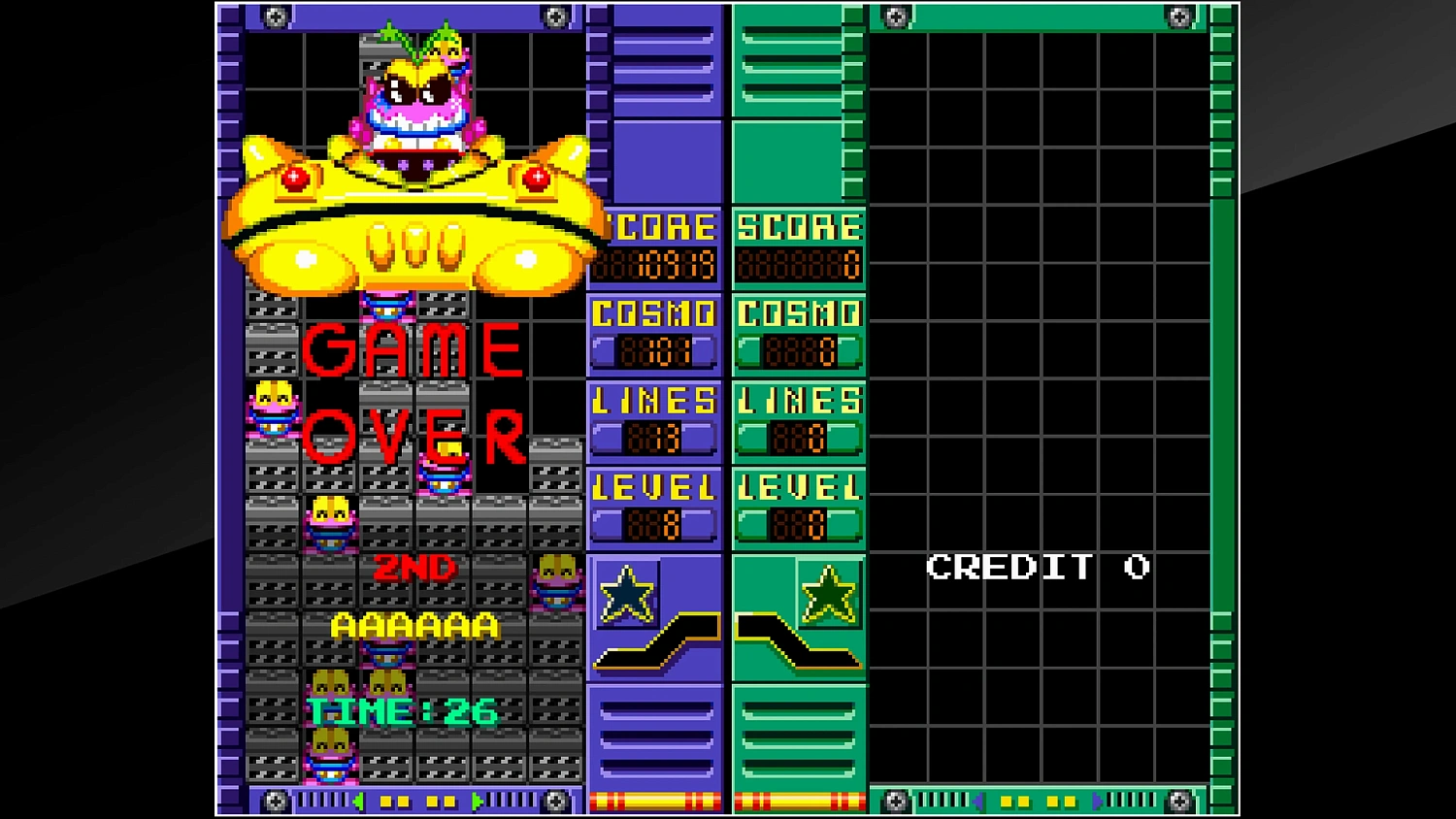Click the red plus emblem on the UFO's left wing
Image resolution: width=1456 pixels, height=819 pixels.
click(294, 179)
